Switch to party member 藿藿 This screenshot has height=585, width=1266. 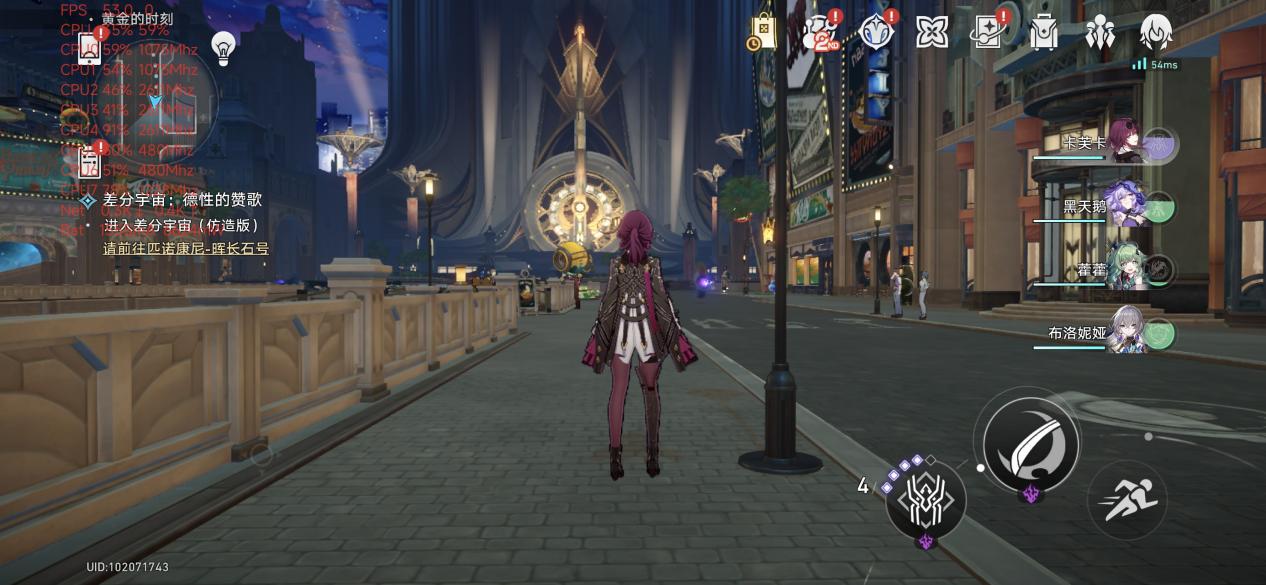click(x=1125, y=270)
